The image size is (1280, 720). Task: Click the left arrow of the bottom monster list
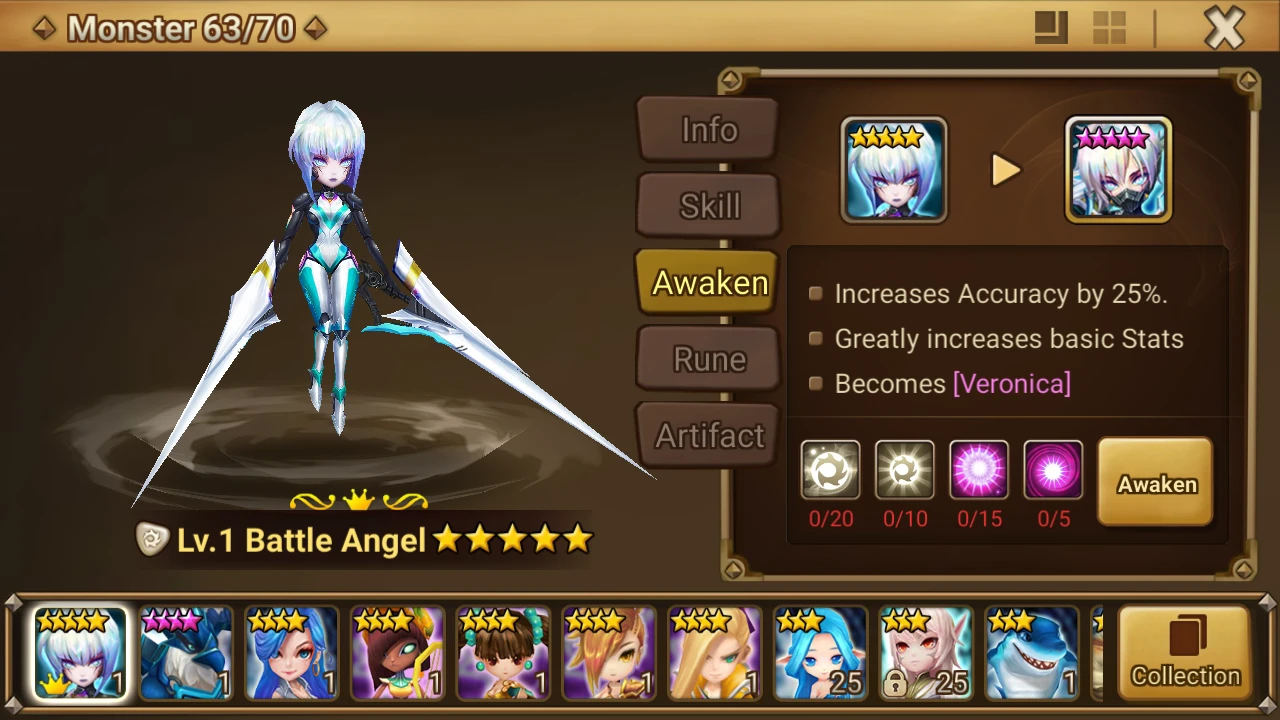(x=10, y=655)
